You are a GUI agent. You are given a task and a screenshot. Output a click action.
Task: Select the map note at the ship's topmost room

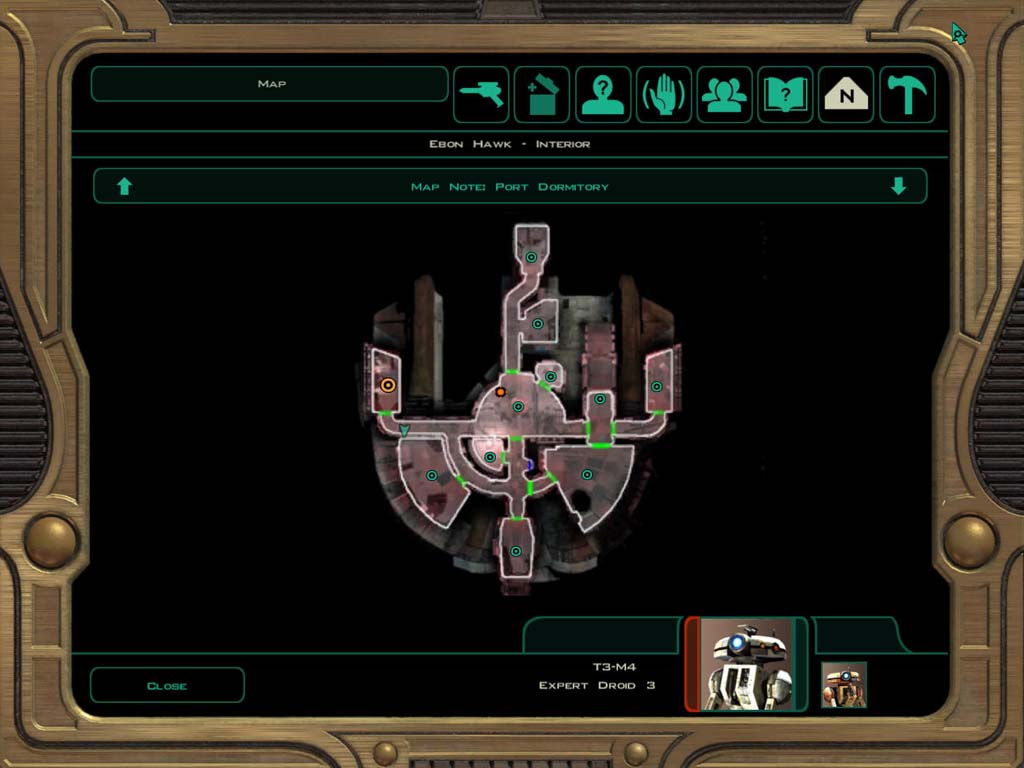click(x=532, y=257)
